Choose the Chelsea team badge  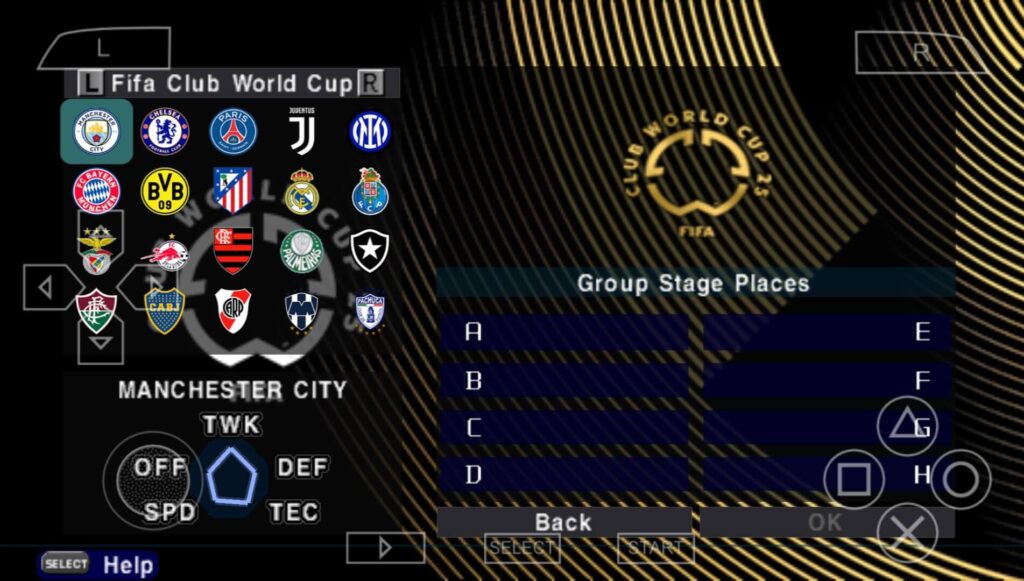[x=165, y=132]
